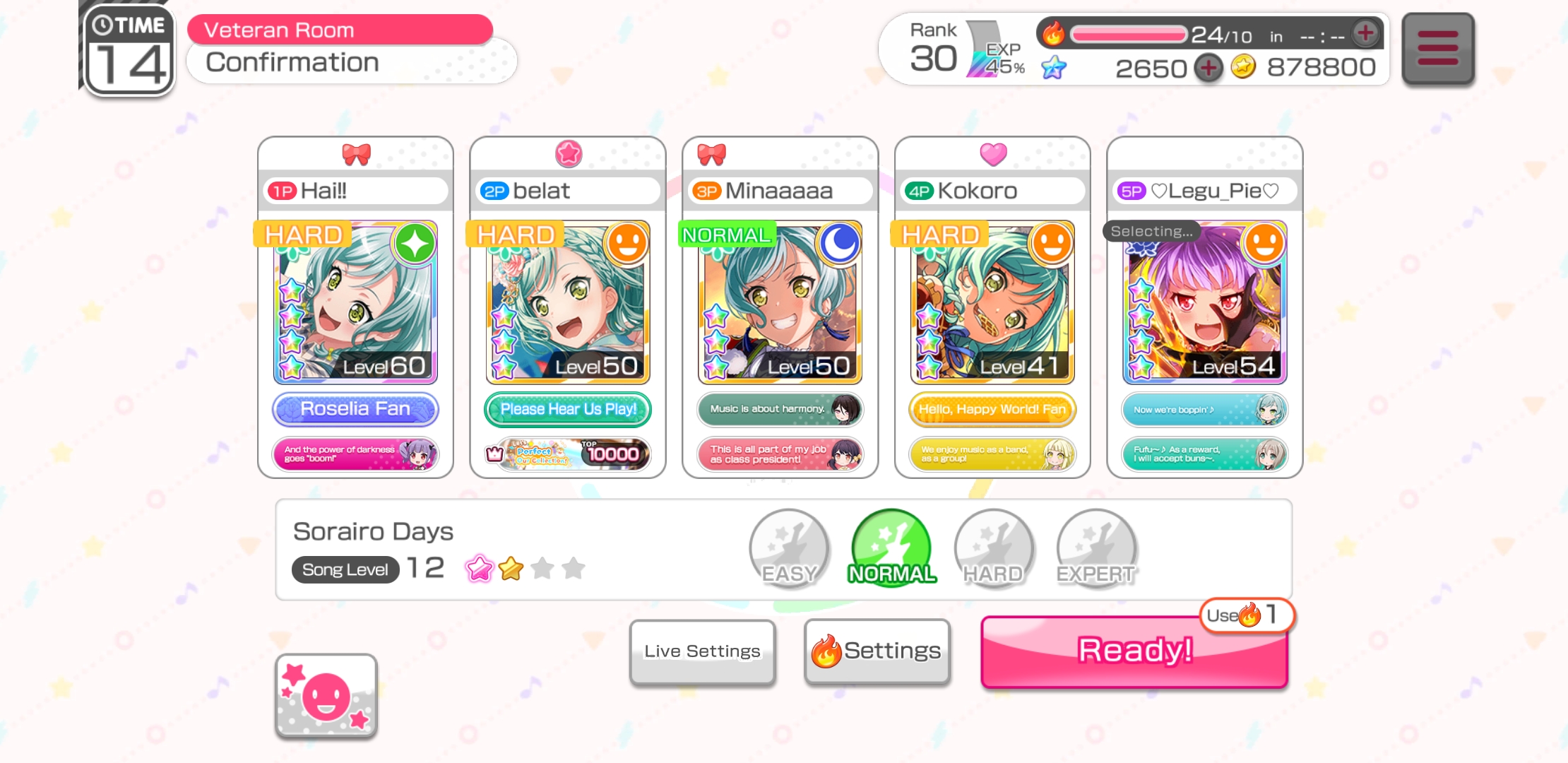View player belat's card
This screenshot has height=763, width=1568.
pos(568,303)
